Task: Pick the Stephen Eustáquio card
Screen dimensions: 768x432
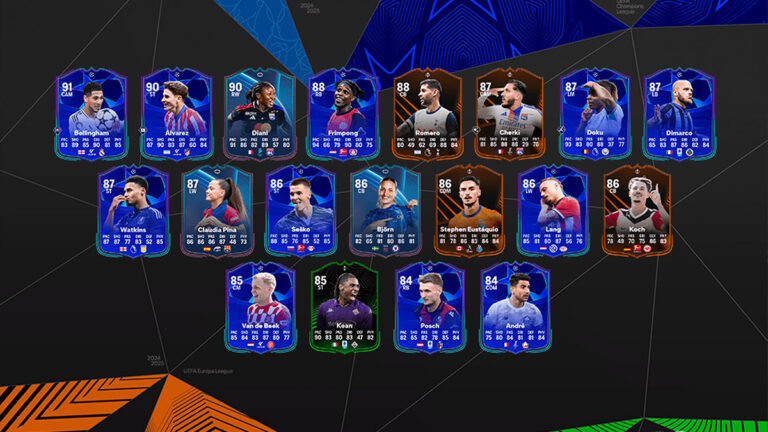Action: 469,210
